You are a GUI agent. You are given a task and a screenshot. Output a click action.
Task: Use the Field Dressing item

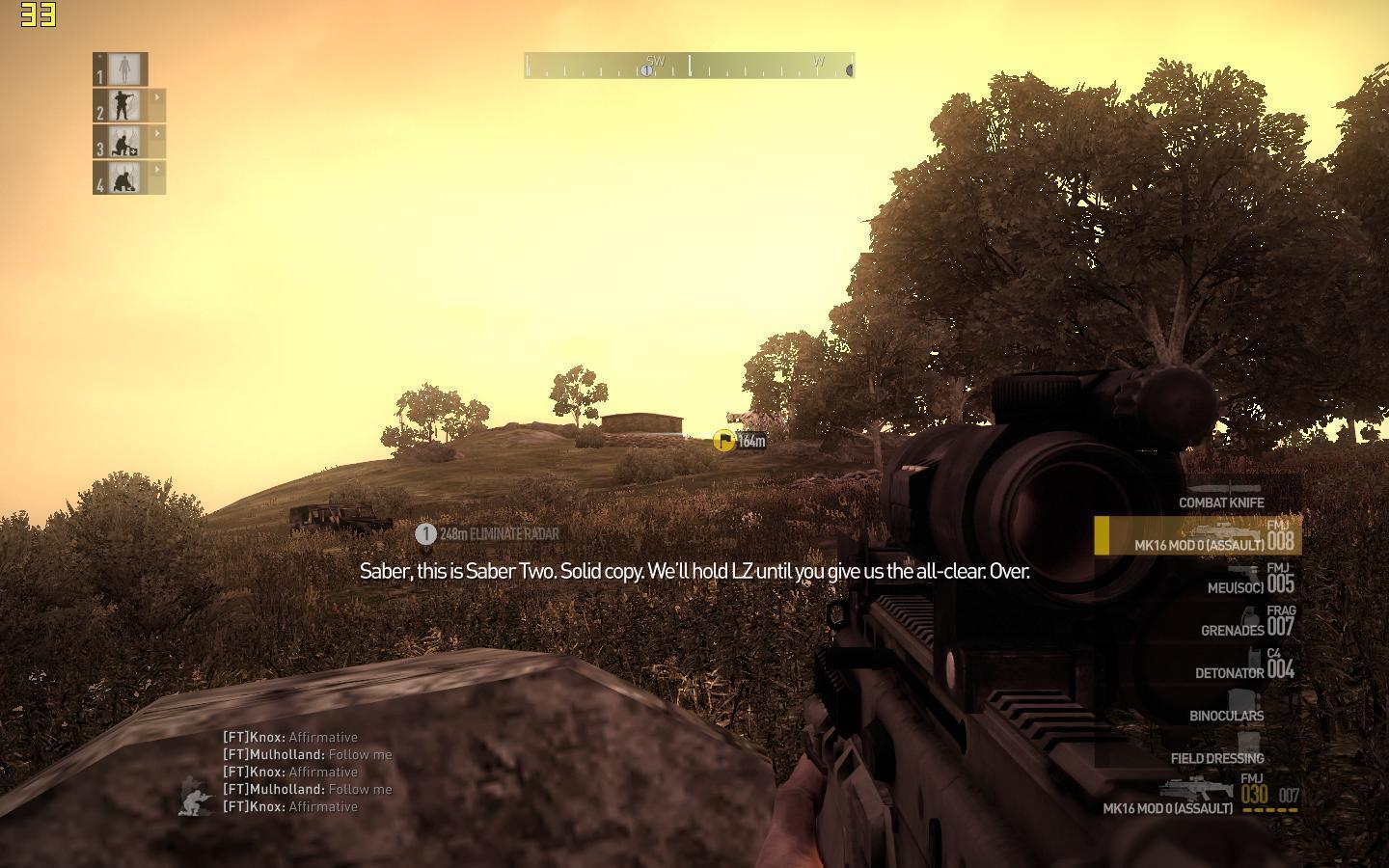[1218, 756]
